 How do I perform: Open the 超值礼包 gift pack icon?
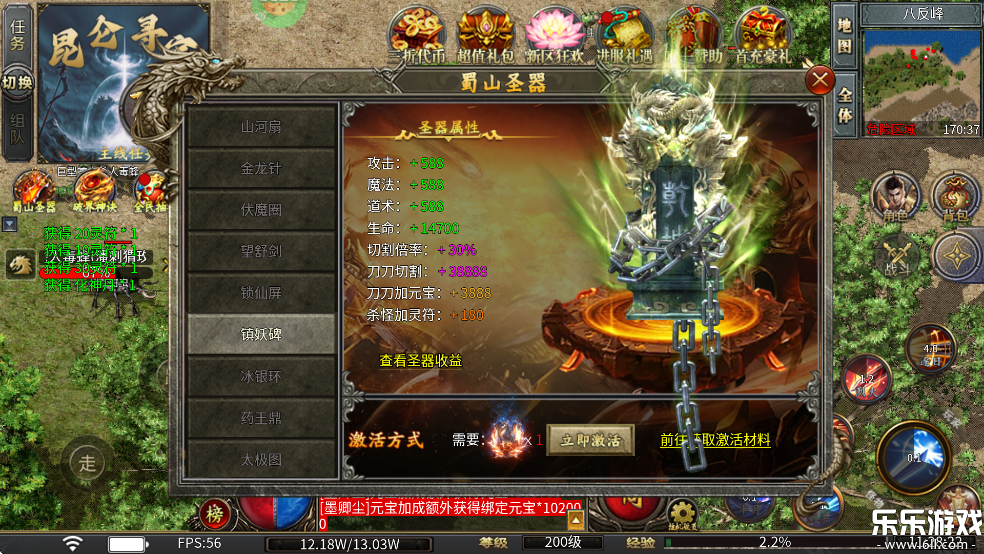click(x=486, y=36)
